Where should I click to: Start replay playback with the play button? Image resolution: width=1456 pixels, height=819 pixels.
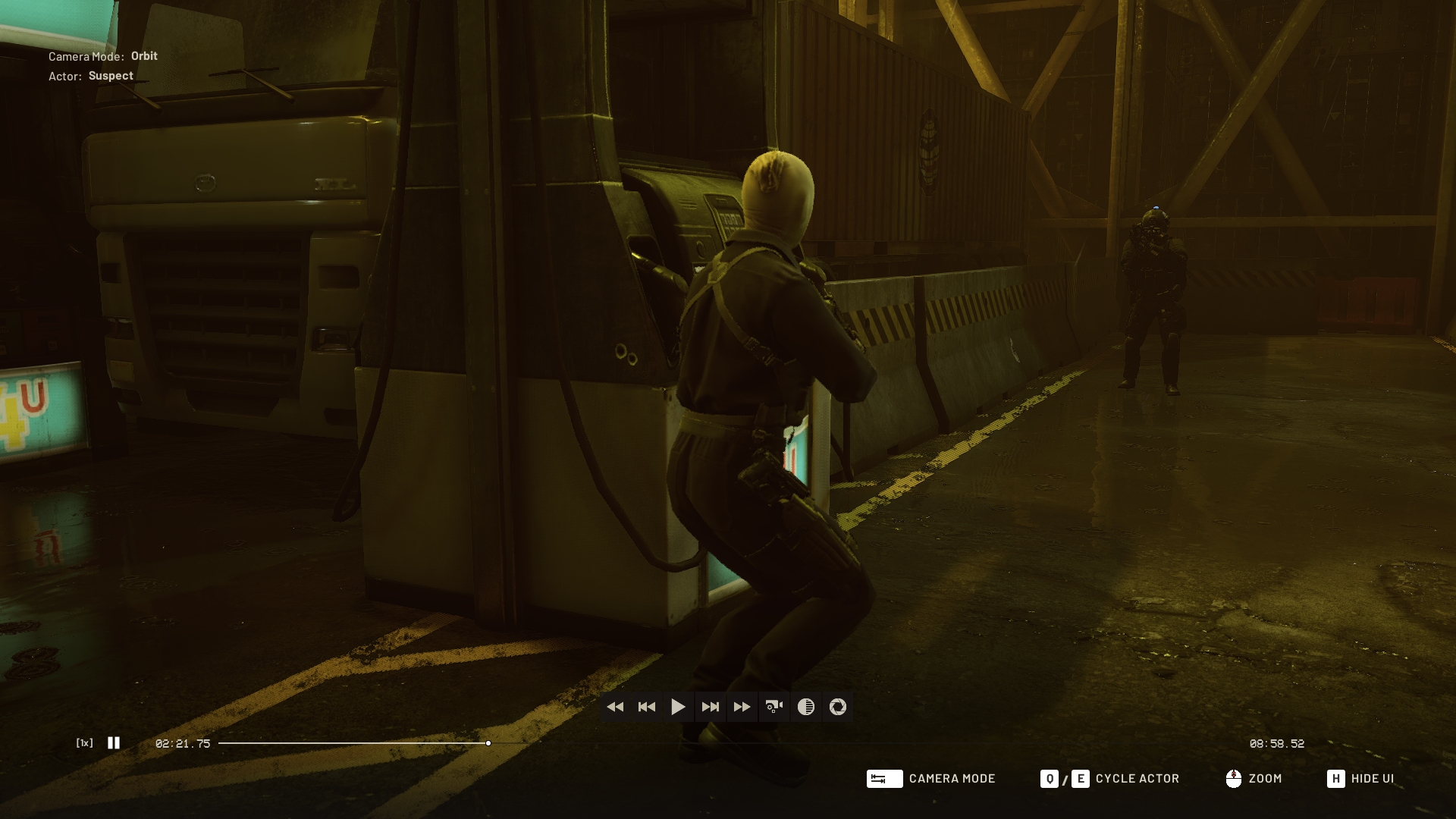click(678, 707)
